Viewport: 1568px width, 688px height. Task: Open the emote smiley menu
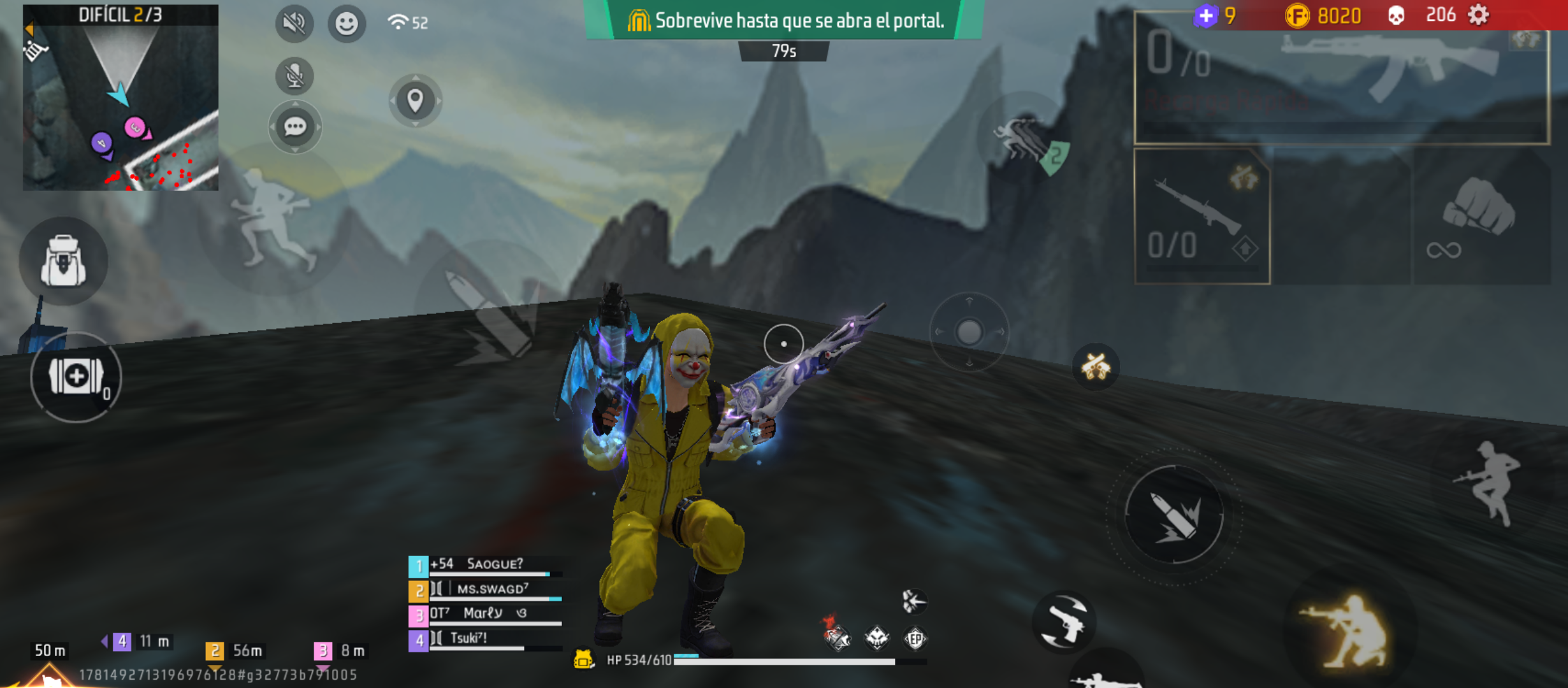pyautogui.click(x=347, y=24)
